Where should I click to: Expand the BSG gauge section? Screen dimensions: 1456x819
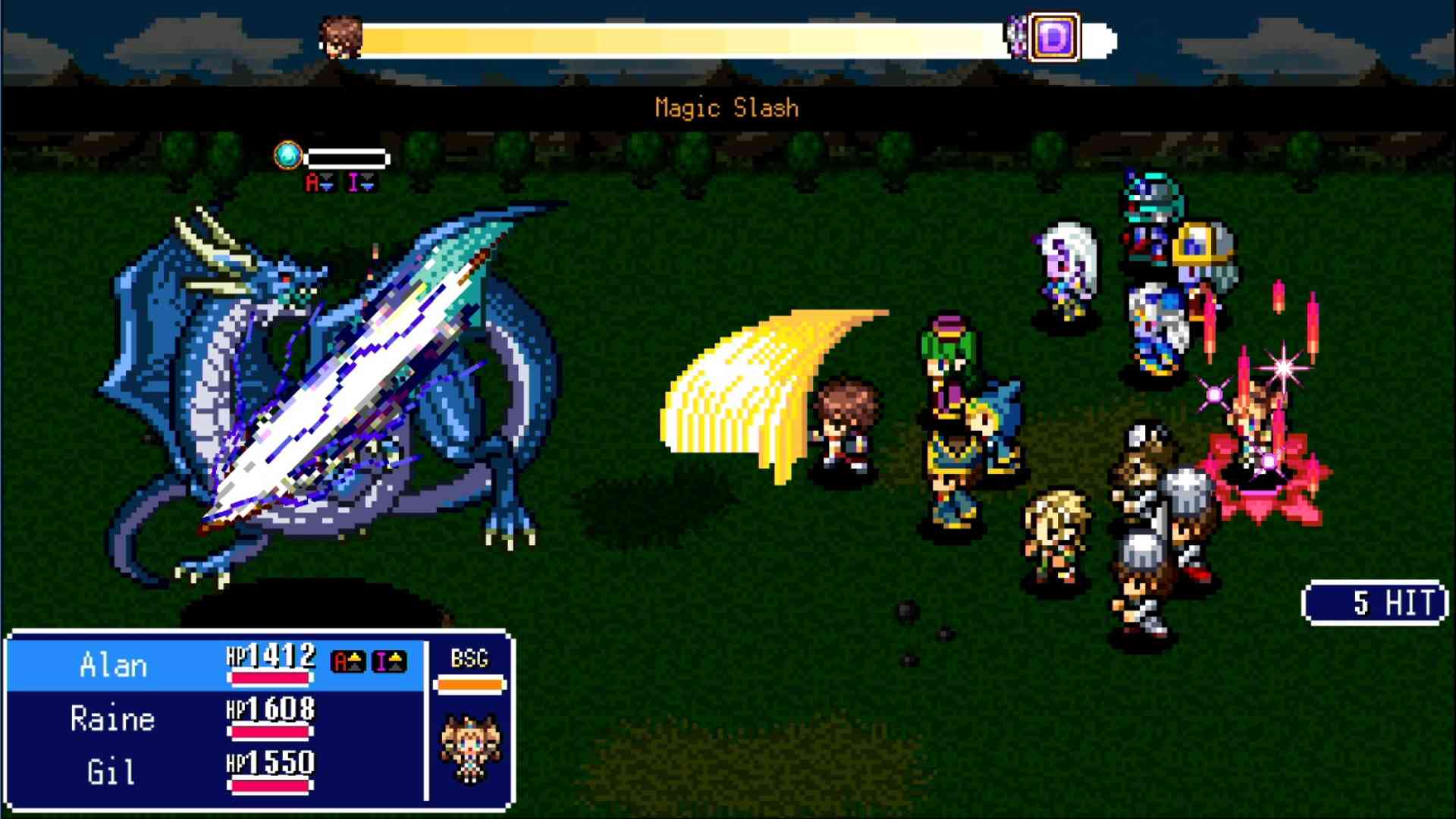point(469,682)
